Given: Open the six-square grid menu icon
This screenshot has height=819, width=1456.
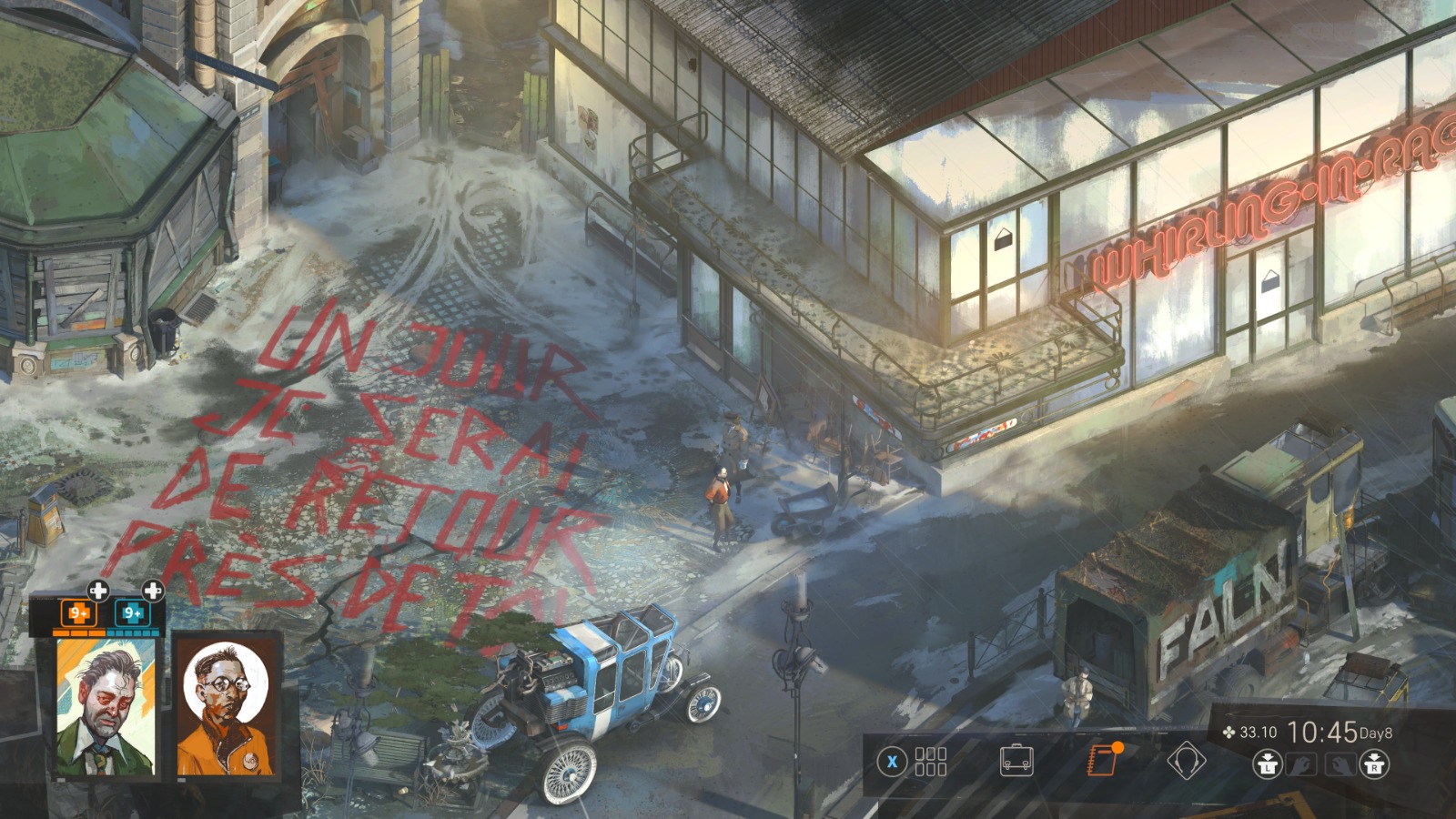Looking at the screenshot, I should click(x=931, y=762).
